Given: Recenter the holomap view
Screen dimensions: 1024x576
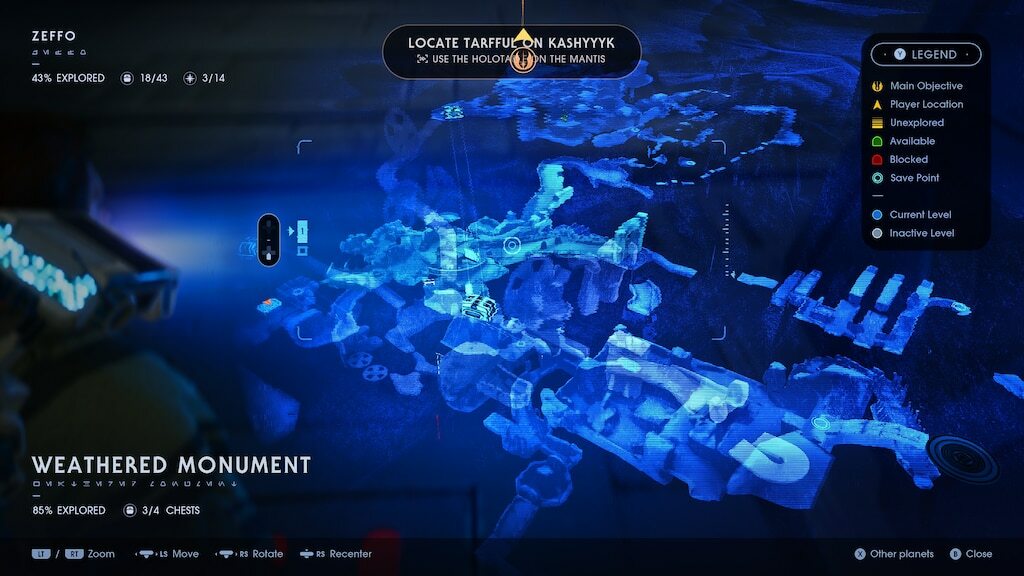Looking at the screenshot, I should tap(343, 554).
